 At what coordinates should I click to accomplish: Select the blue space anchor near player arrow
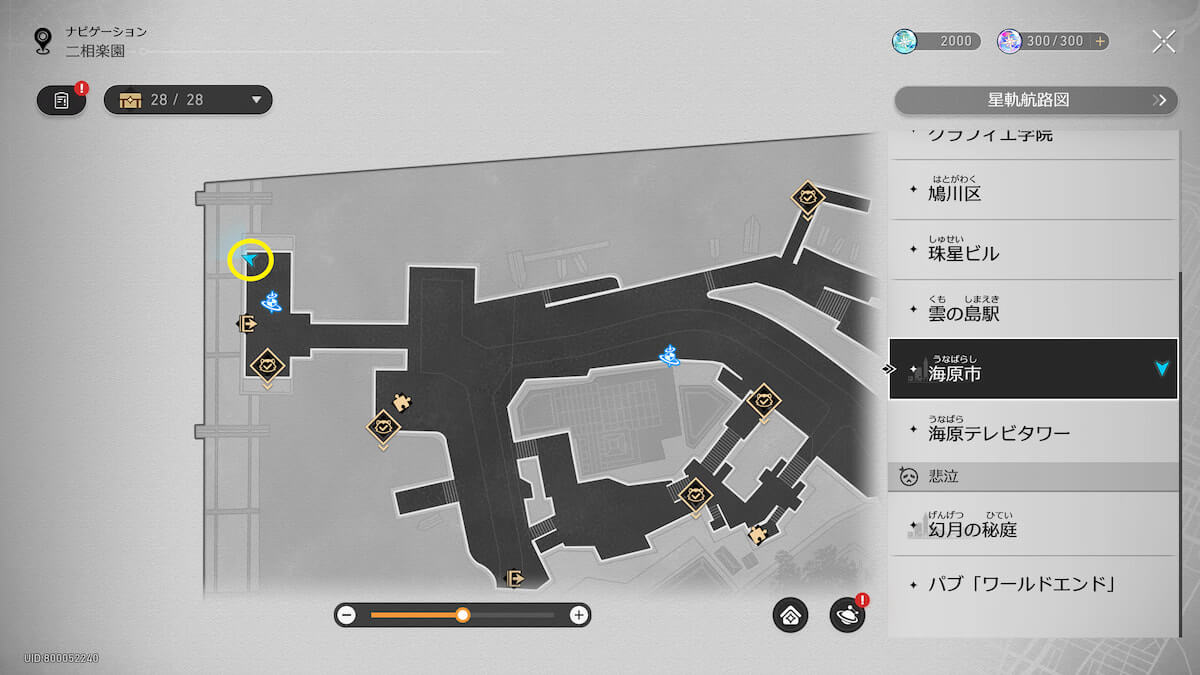[x=270, y=299]
